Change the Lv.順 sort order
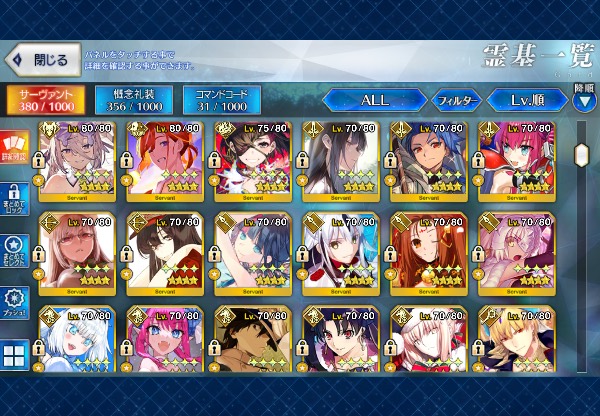Image resolution: width=600 pixels, height=416 pixels. coord(526,100)
